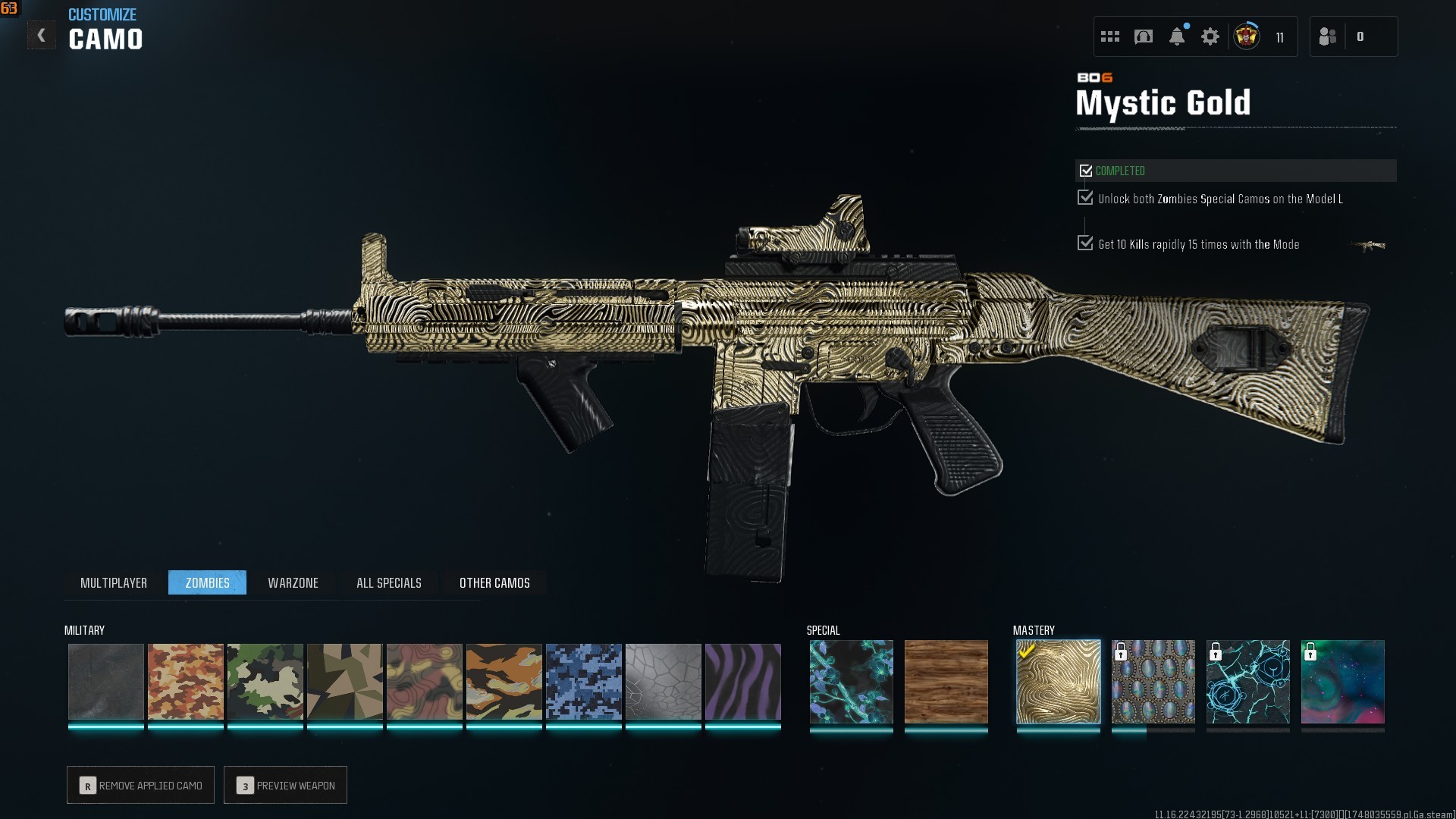1456x819 pixels.
Task: Show the All Specials tab
Action: click(x=388, y=582)
